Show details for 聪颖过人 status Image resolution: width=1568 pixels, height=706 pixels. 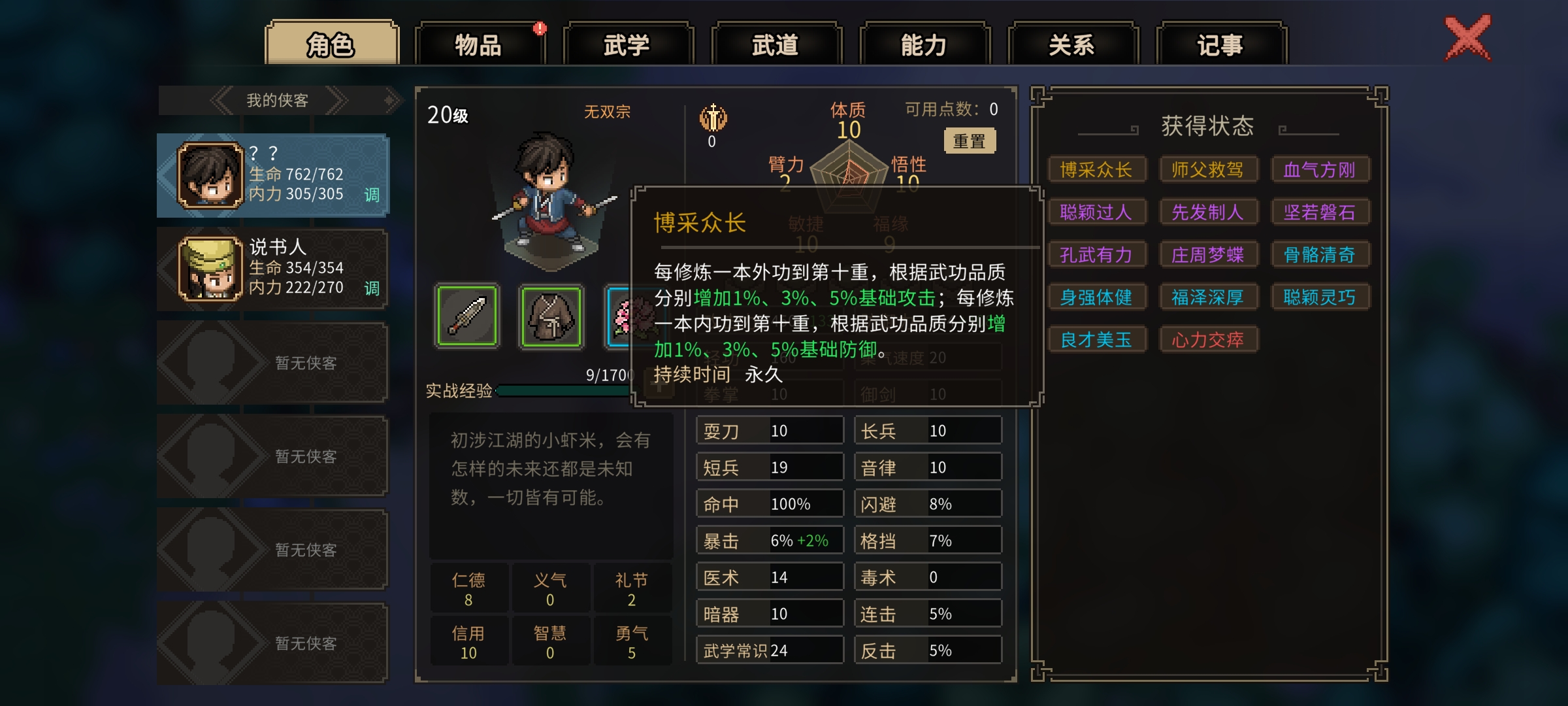[x=1096, y=212]
